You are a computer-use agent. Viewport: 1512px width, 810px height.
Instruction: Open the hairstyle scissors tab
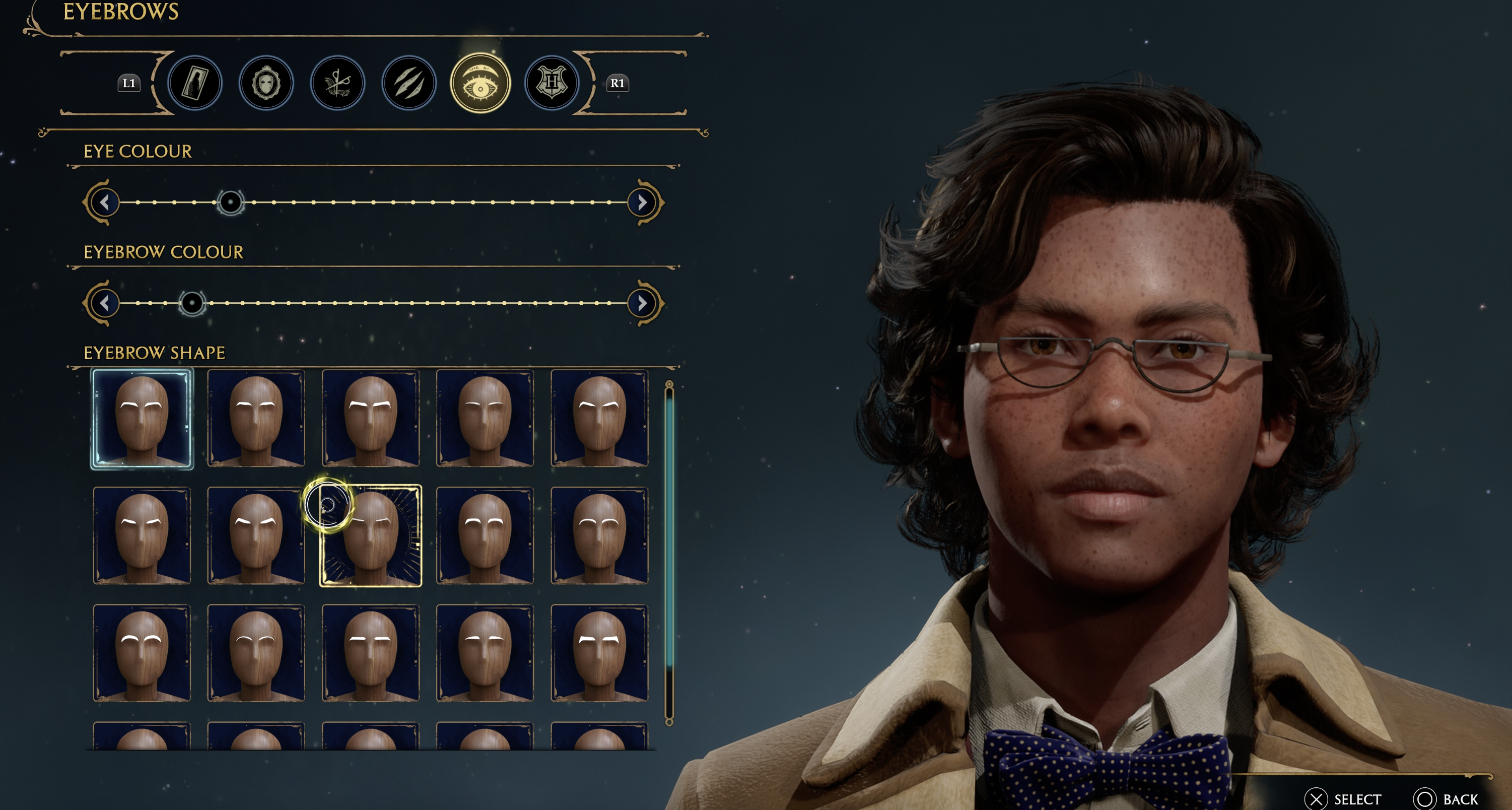[337, 83]
